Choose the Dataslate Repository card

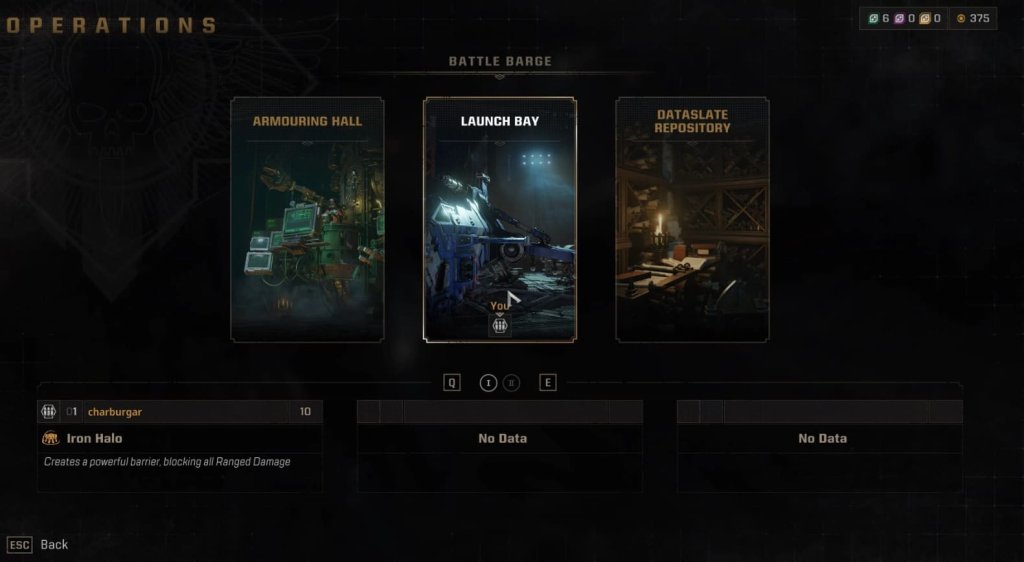click(x=692, y=220)
